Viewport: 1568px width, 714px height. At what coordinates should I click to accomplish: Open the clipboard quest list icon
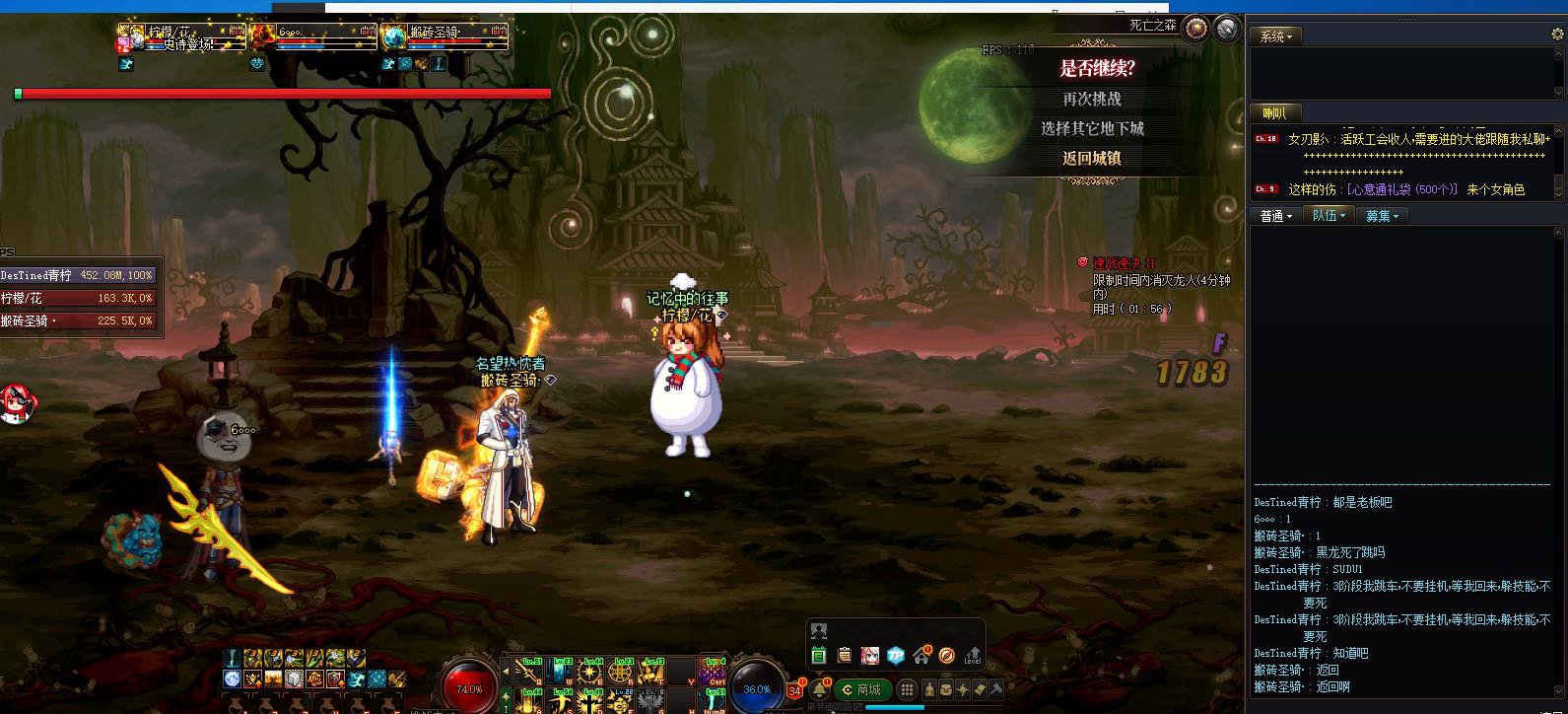click(x=844, y=655)
